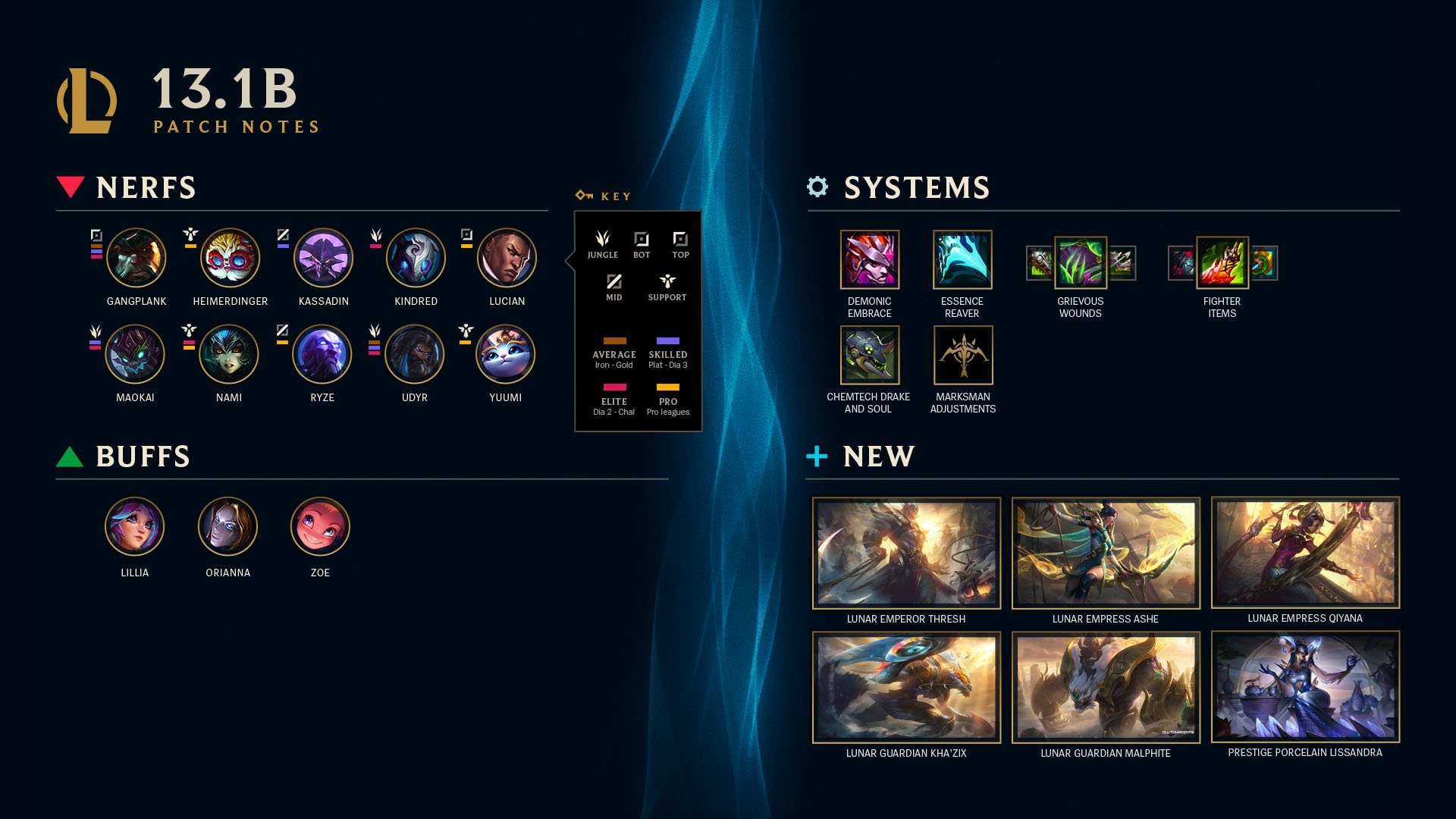Image resolution: width=1456 pixels, height=819 pixels.
Task: Click the Maokai champion portrait
Action: tap(135, 354)
